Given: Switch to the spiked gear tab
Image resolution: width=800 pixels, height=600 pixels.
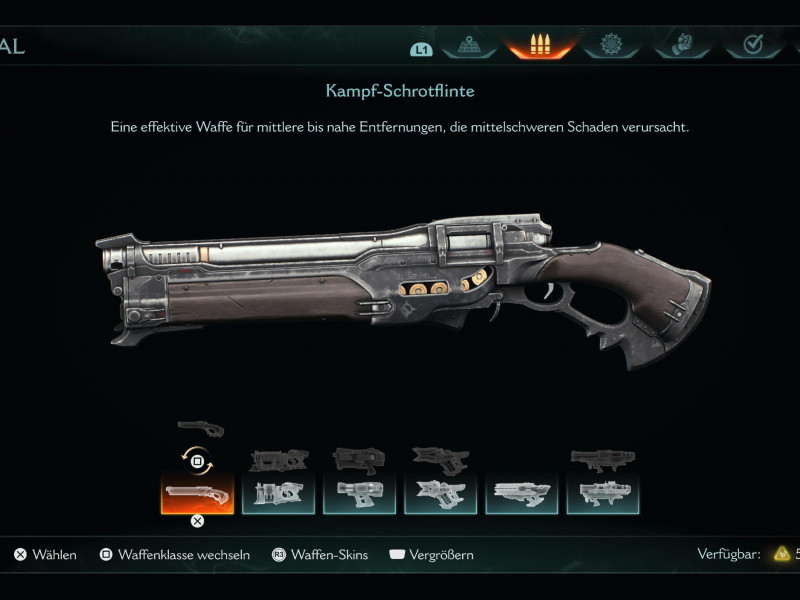Looking at the screenshot, I should click(611, 45).
